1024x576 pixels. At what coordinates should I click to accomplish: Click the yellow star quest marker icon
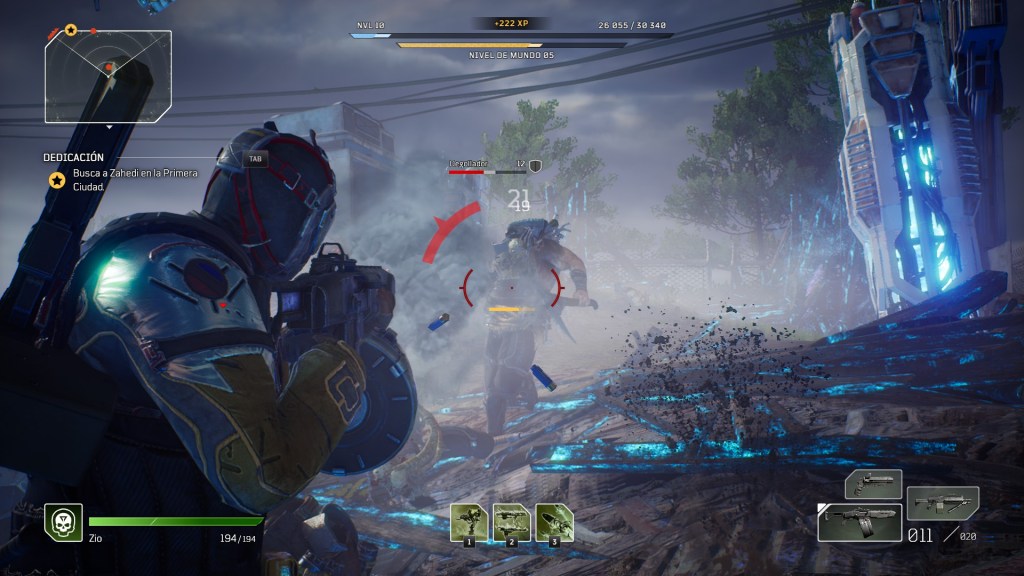point(58,180)
